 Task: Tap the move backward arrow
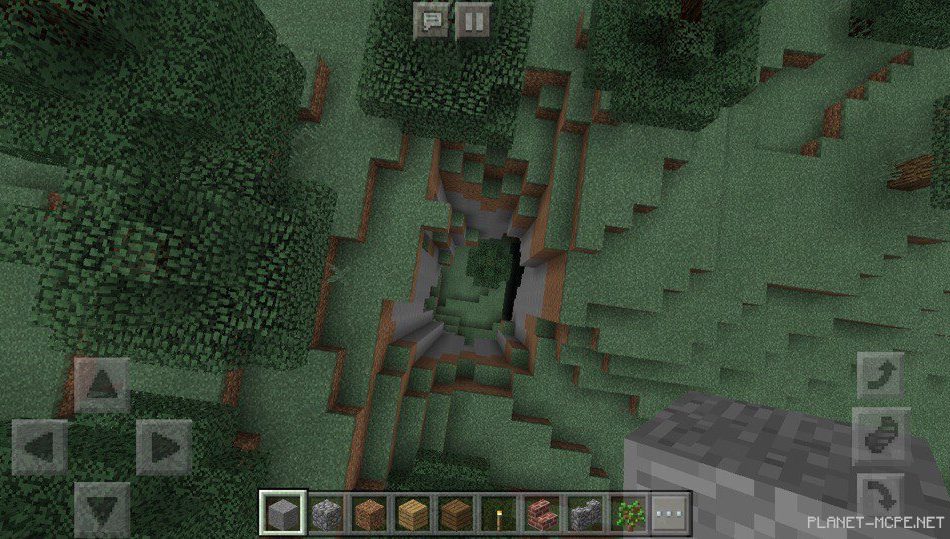(x=102, y=507)
